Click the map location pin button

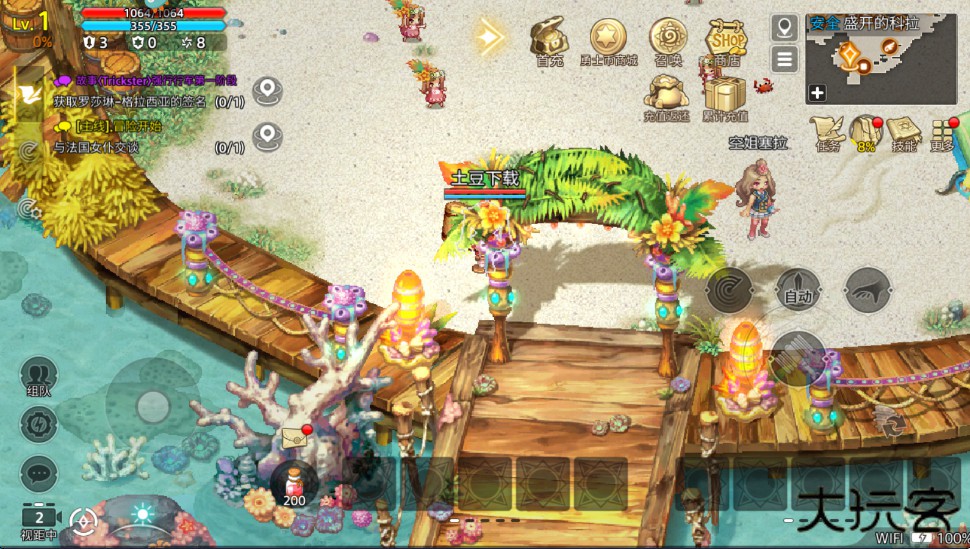(784, 27)
